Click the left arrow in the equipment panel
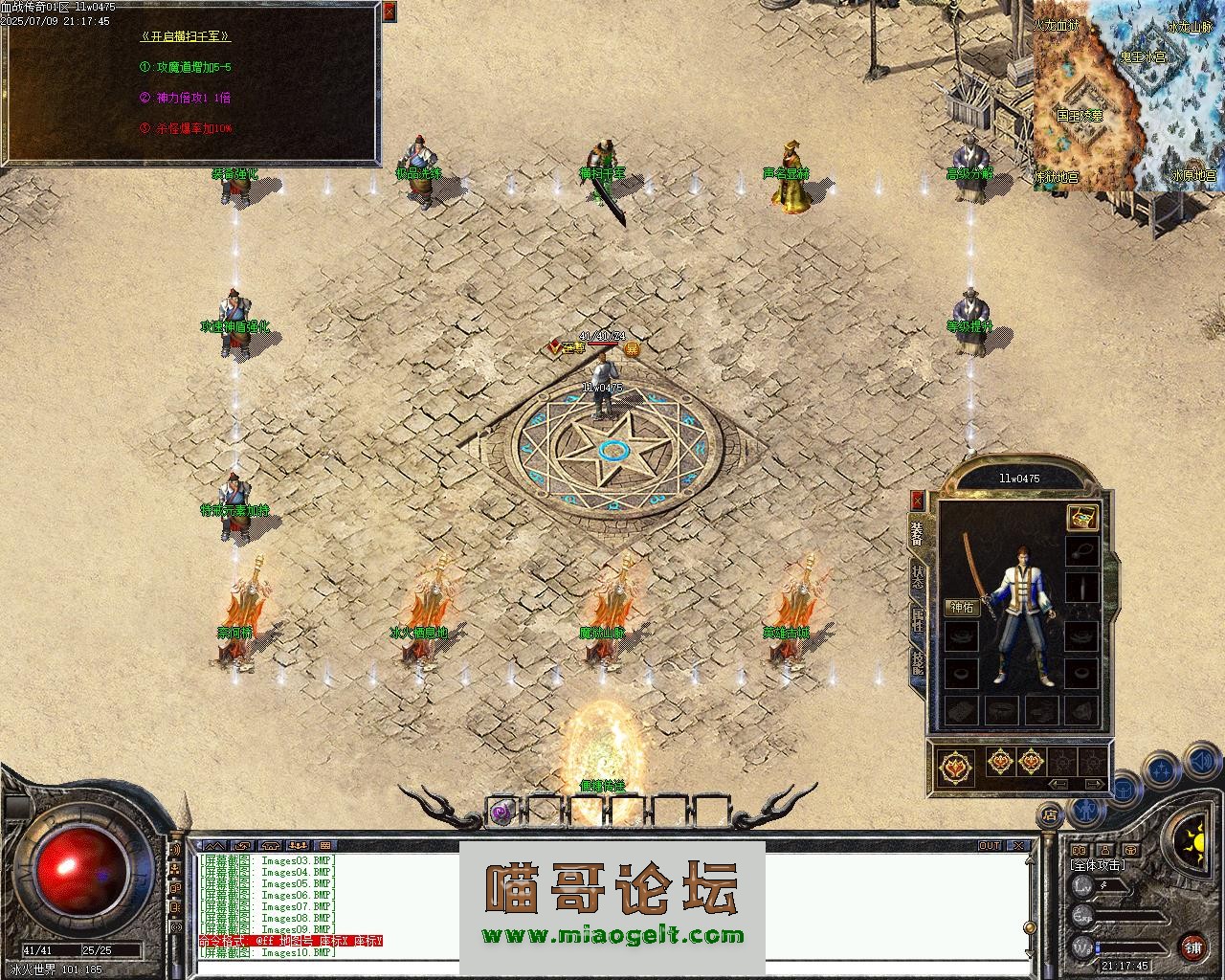Image resolution: width=1225 pixels, height=980 pixels. (1058, 784)
